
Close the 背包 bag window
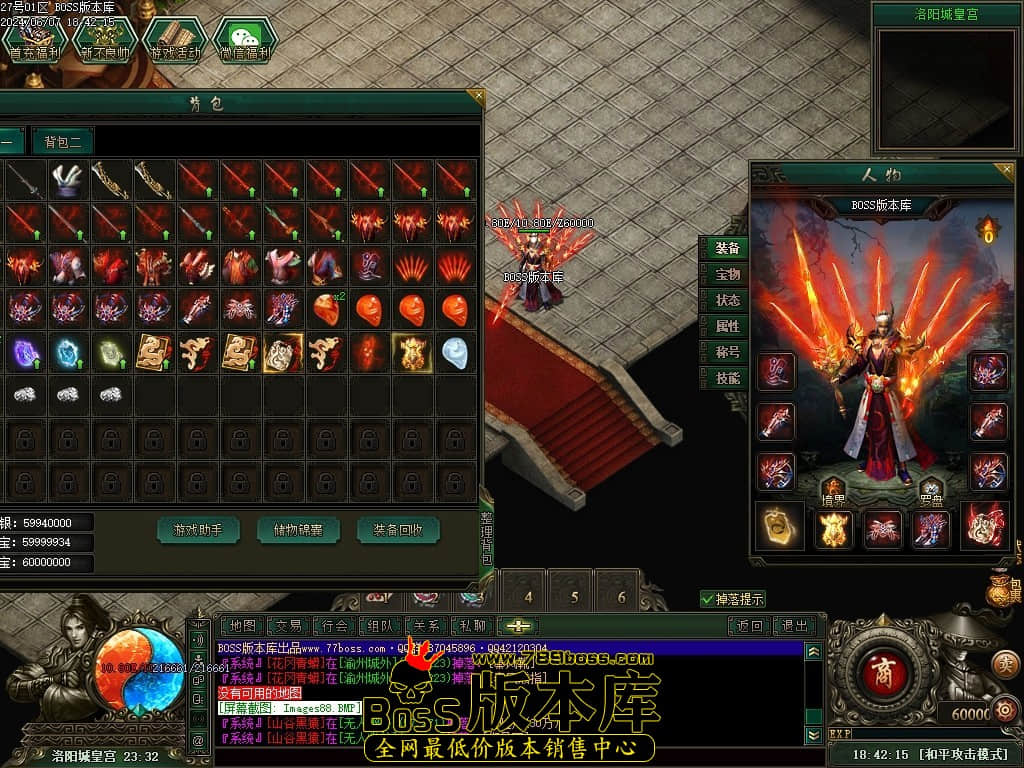[x=478, y=97]
